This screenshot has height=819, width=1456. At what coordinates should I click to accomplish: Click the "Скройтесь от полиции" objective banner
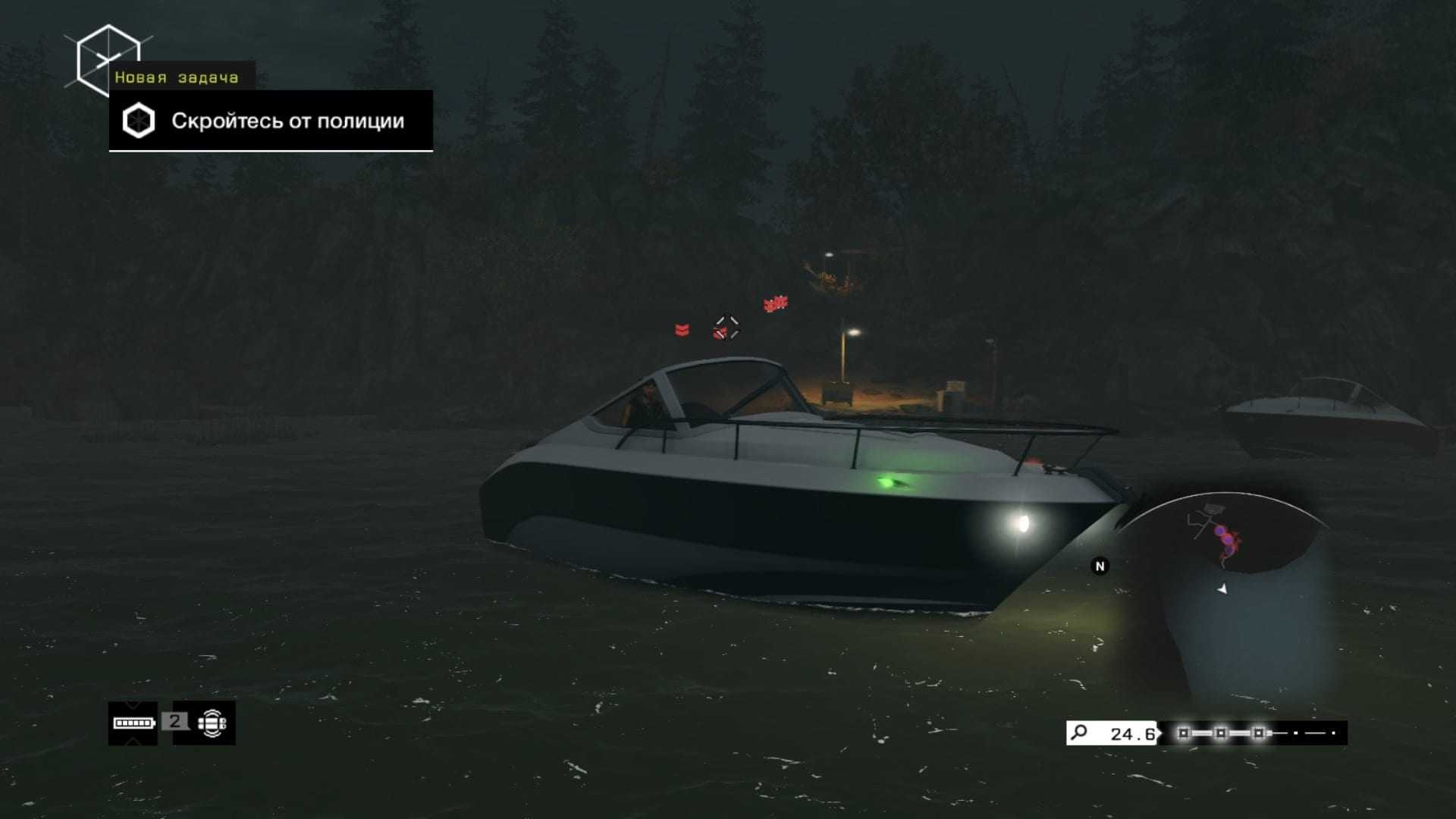click(x=271, y=121)
